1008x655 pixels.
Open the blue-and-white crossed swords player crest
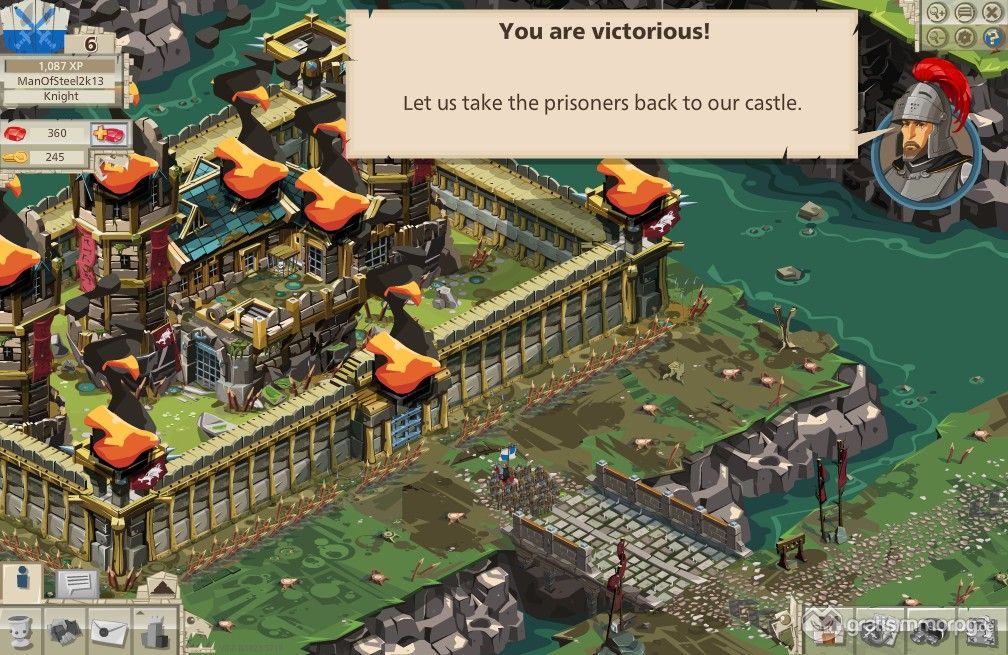(x=32, y=28)
